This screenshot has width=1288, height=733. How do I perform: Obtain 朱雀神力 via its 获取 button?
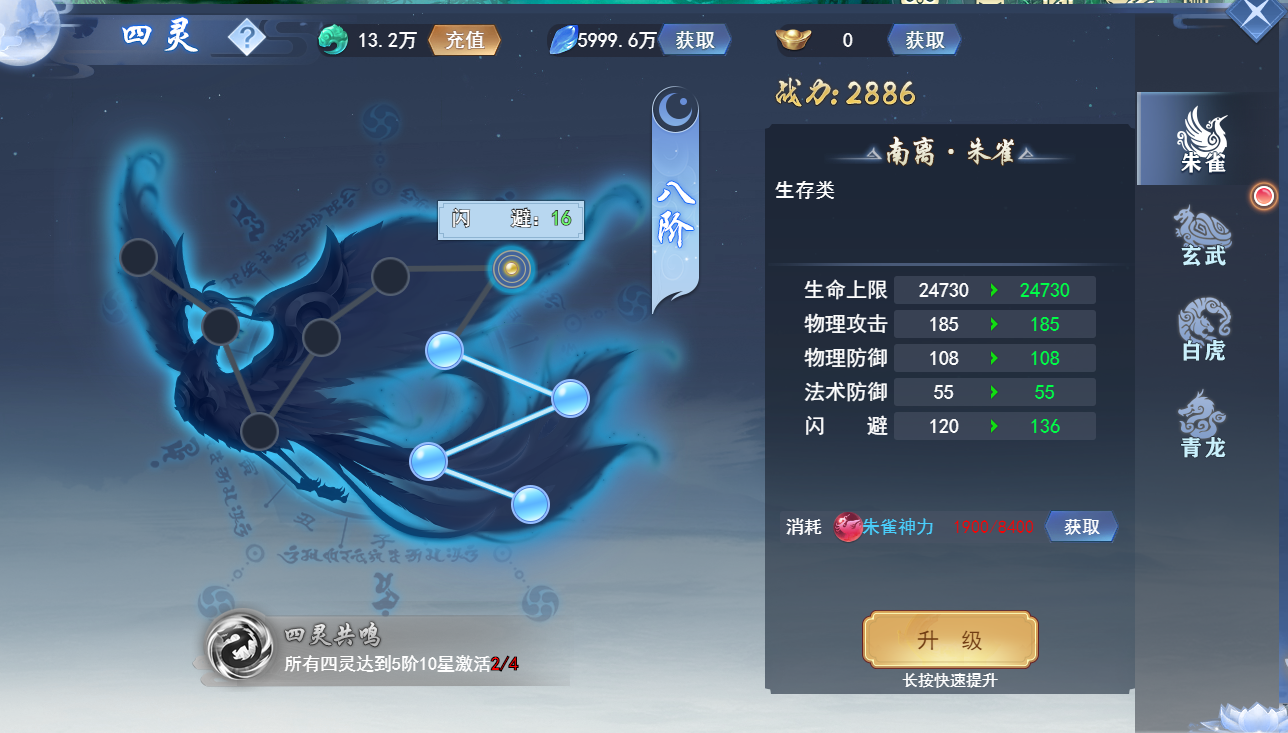[1081, 527]
